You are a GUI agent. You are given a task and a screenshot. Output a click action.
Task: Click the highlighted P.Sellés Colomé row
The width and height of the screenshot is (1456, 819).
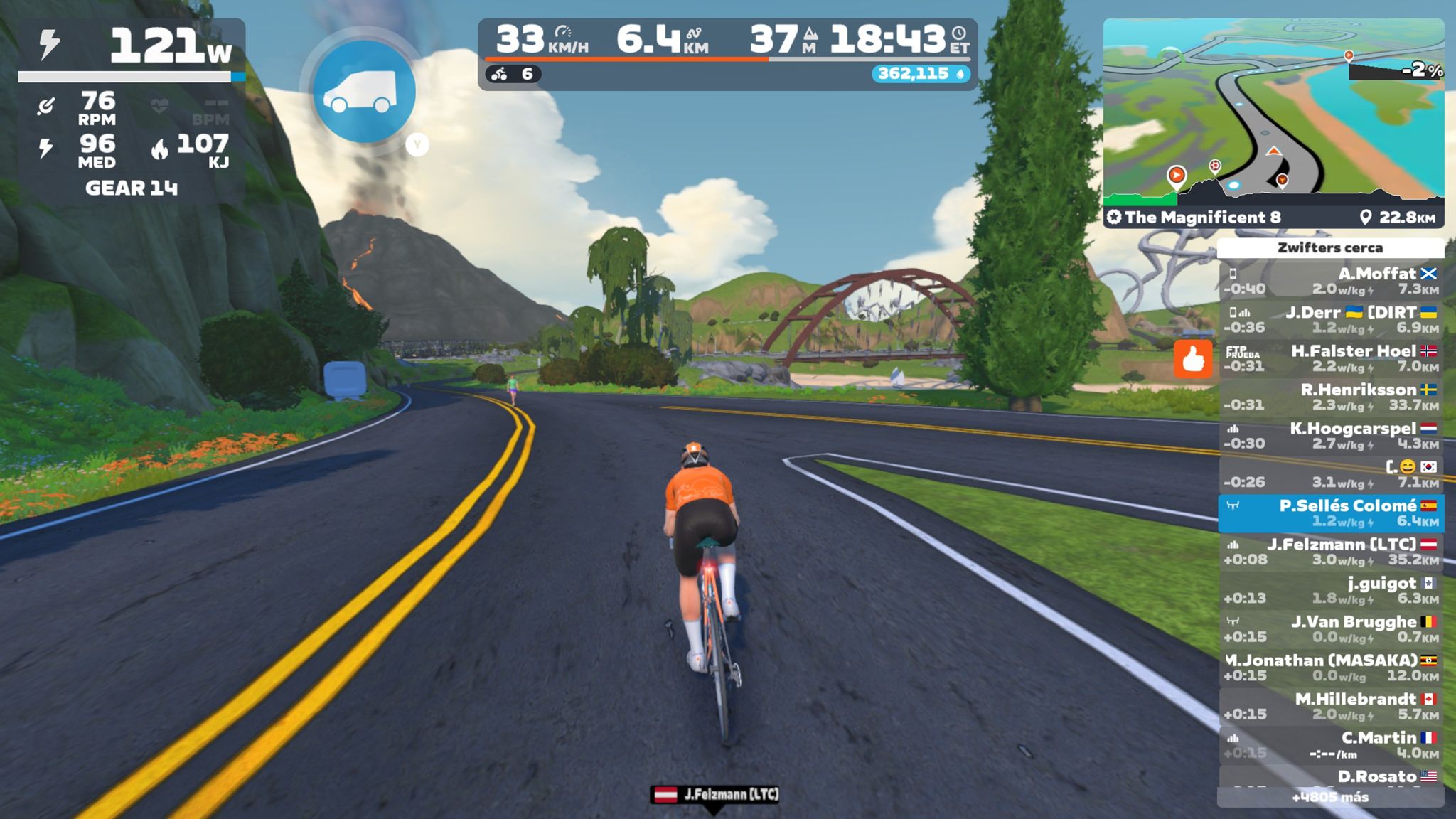[x=1331, y=513]
